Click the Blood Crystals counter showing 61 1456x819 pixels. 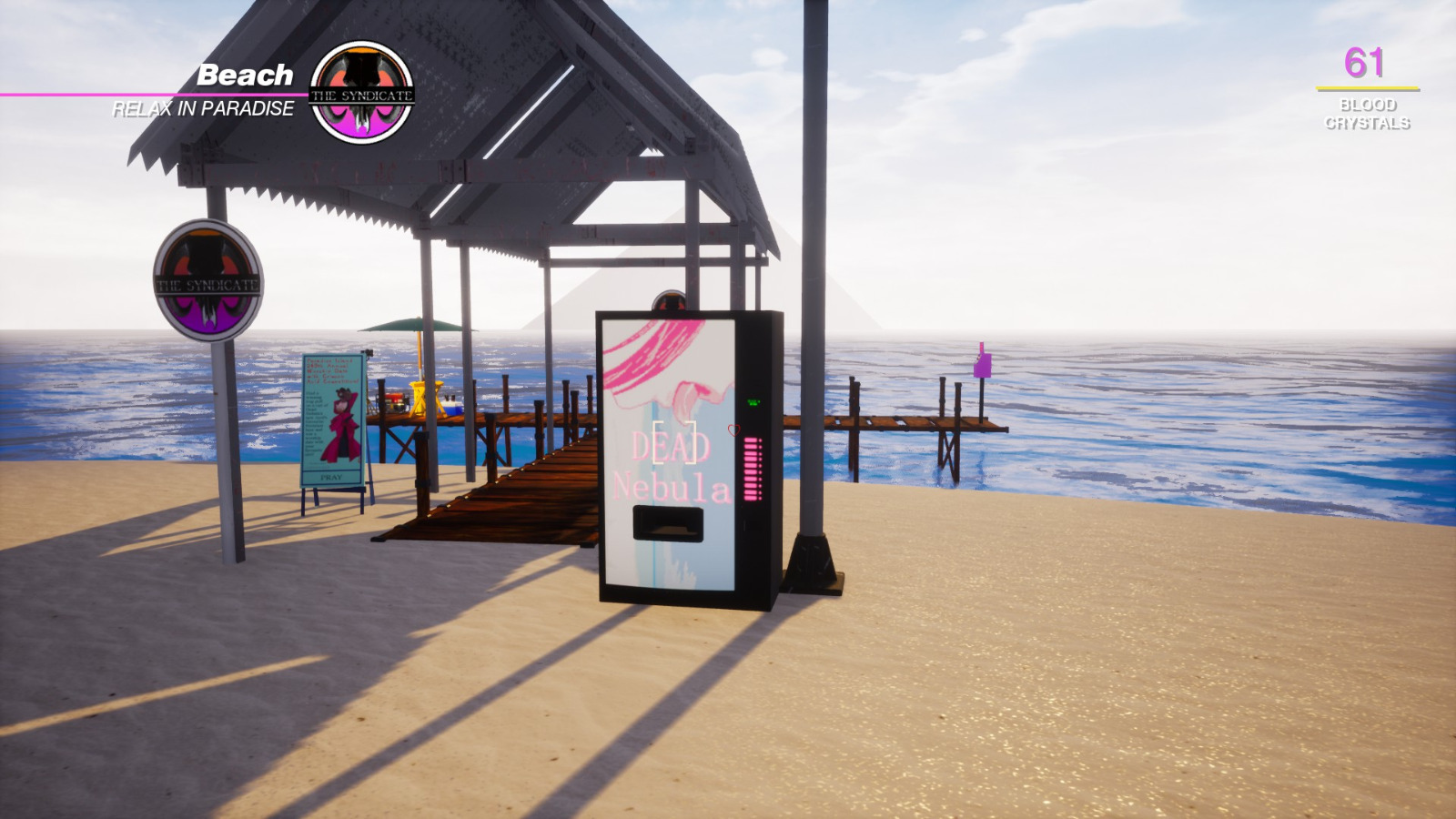1366,62
